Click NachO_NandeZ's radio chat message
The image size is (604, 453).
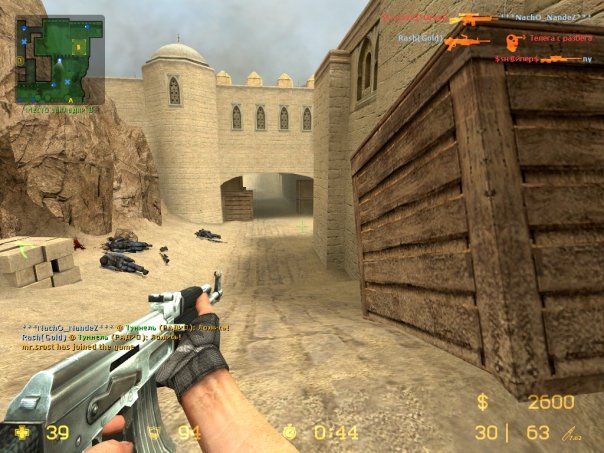pyautogui.click(x=126, y=327)
